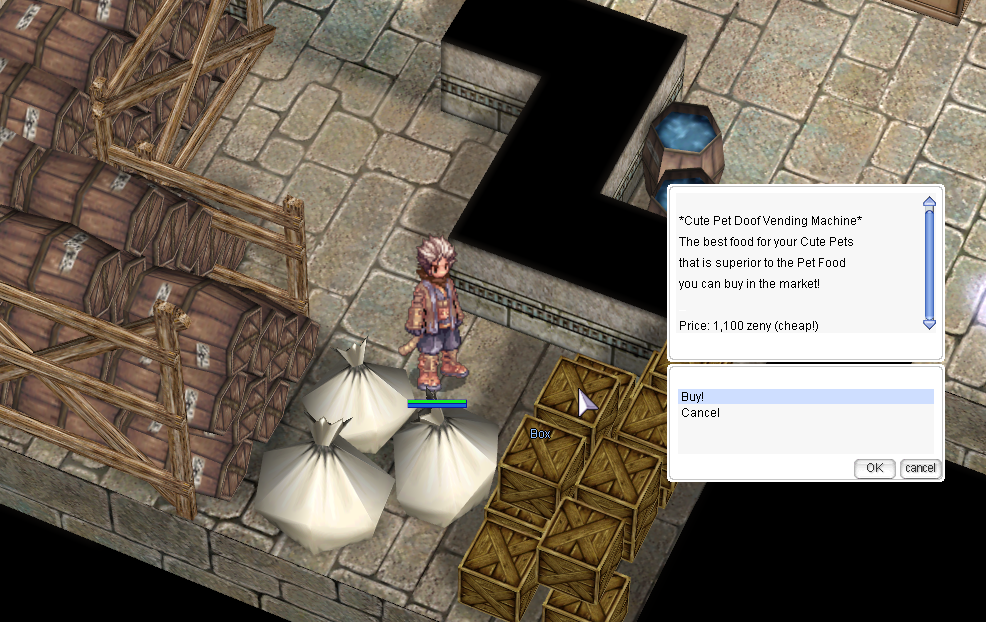This screenshot has height=622, width=986.
Task: Confirm selection with the OK button
Action: click(874, 468)
